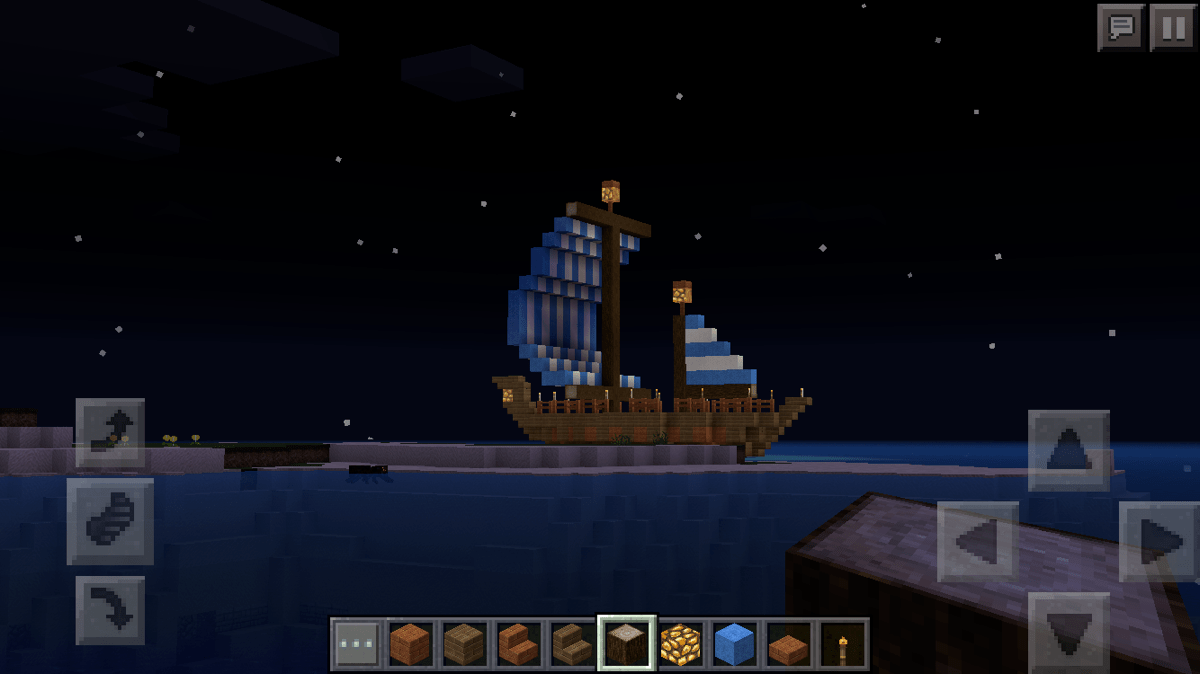
Task: Tap the wing fly toggle button
Action: (x=110, y=521)
